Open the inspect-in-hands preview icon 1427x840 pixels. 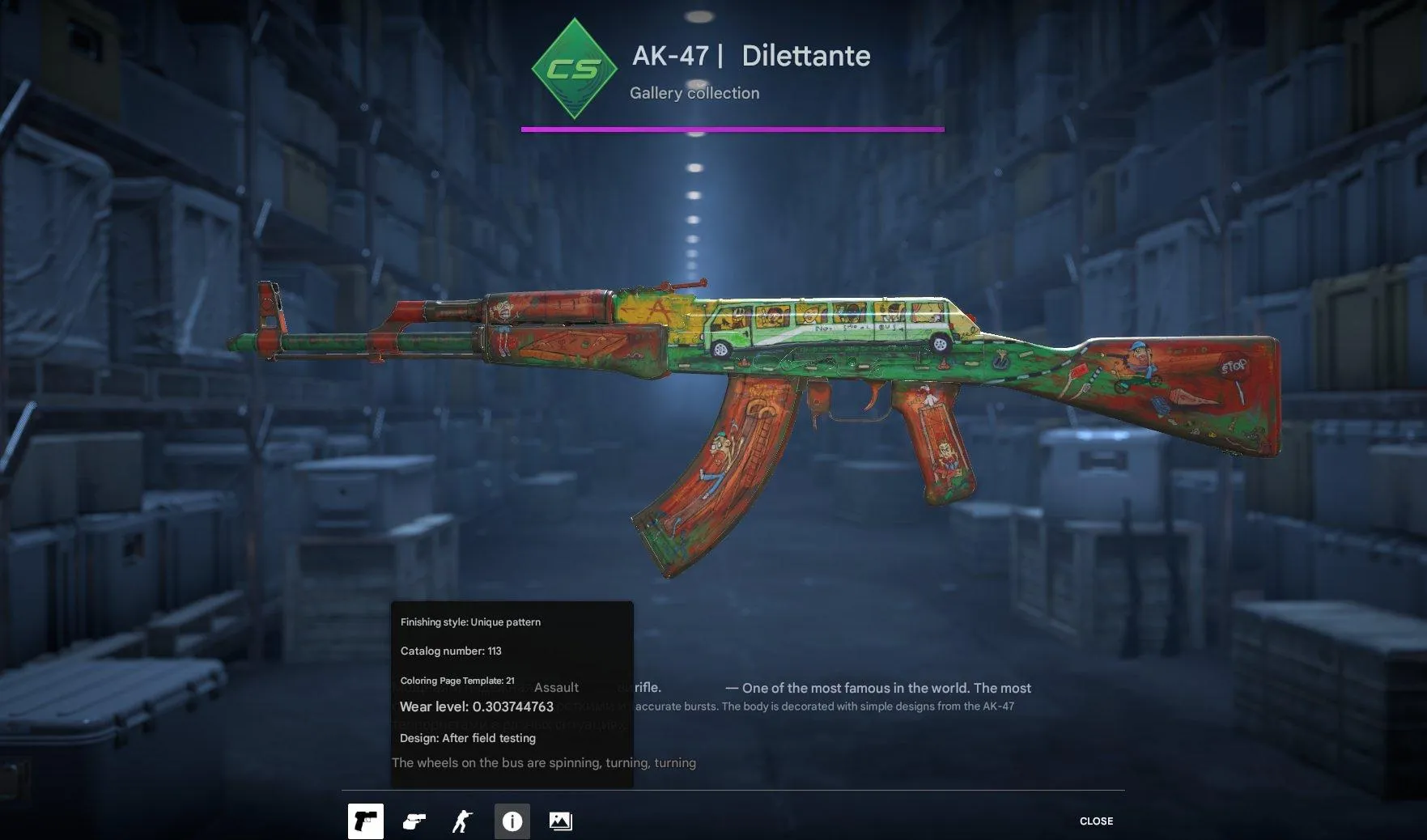[x=414, y=821]
